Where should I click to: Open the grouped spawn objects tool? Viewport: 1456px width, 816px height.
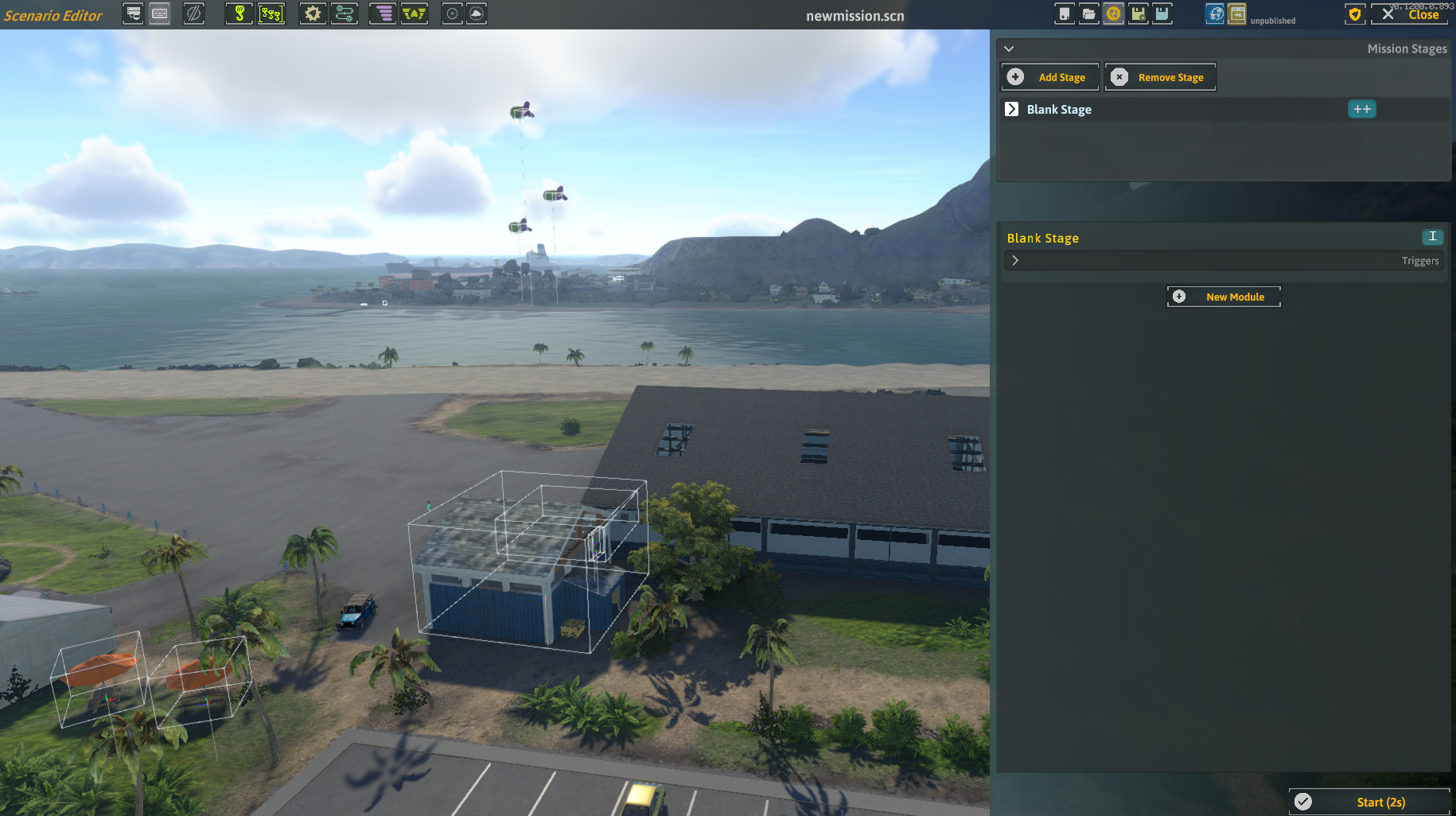click(x=272, y=14)
